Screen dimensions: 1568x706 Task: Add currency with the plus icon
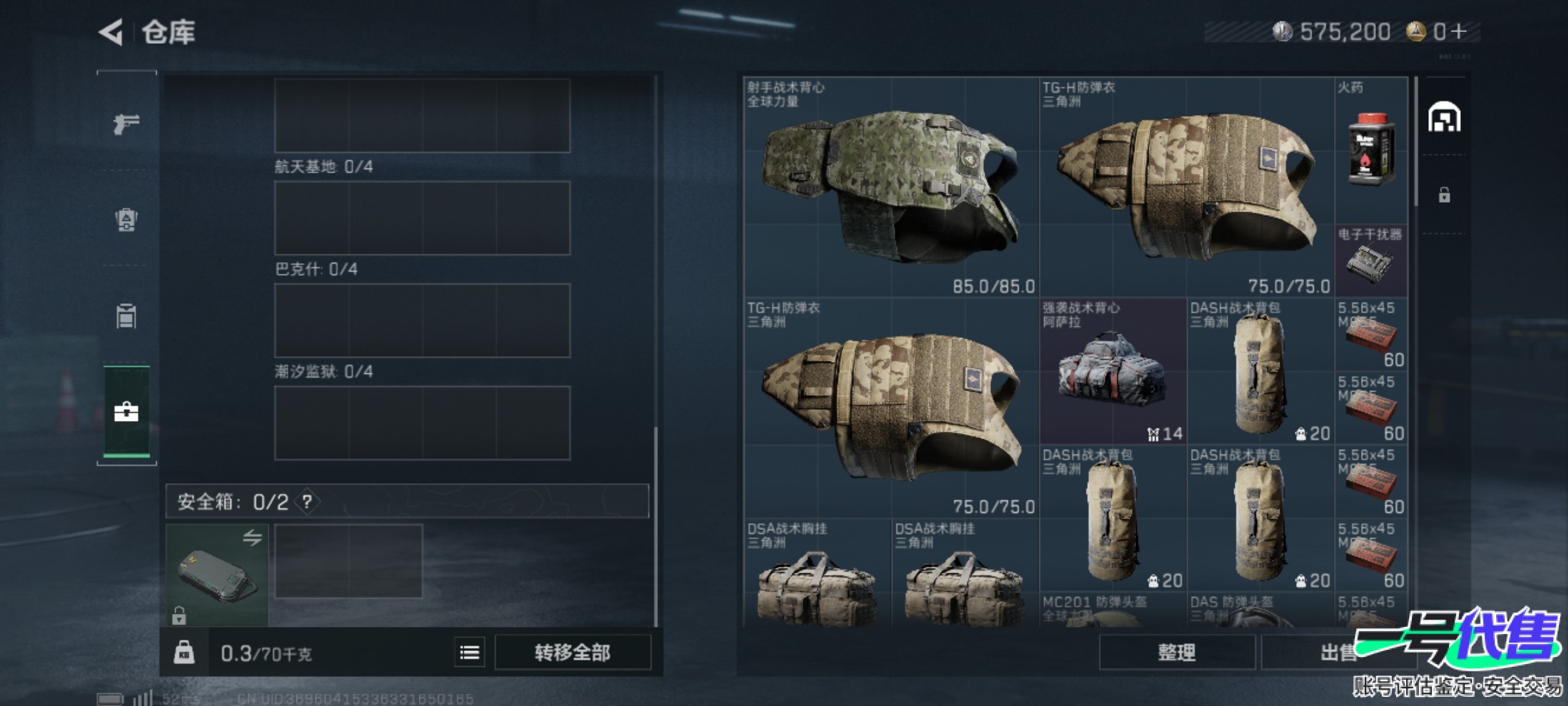tap(1459, 31)
